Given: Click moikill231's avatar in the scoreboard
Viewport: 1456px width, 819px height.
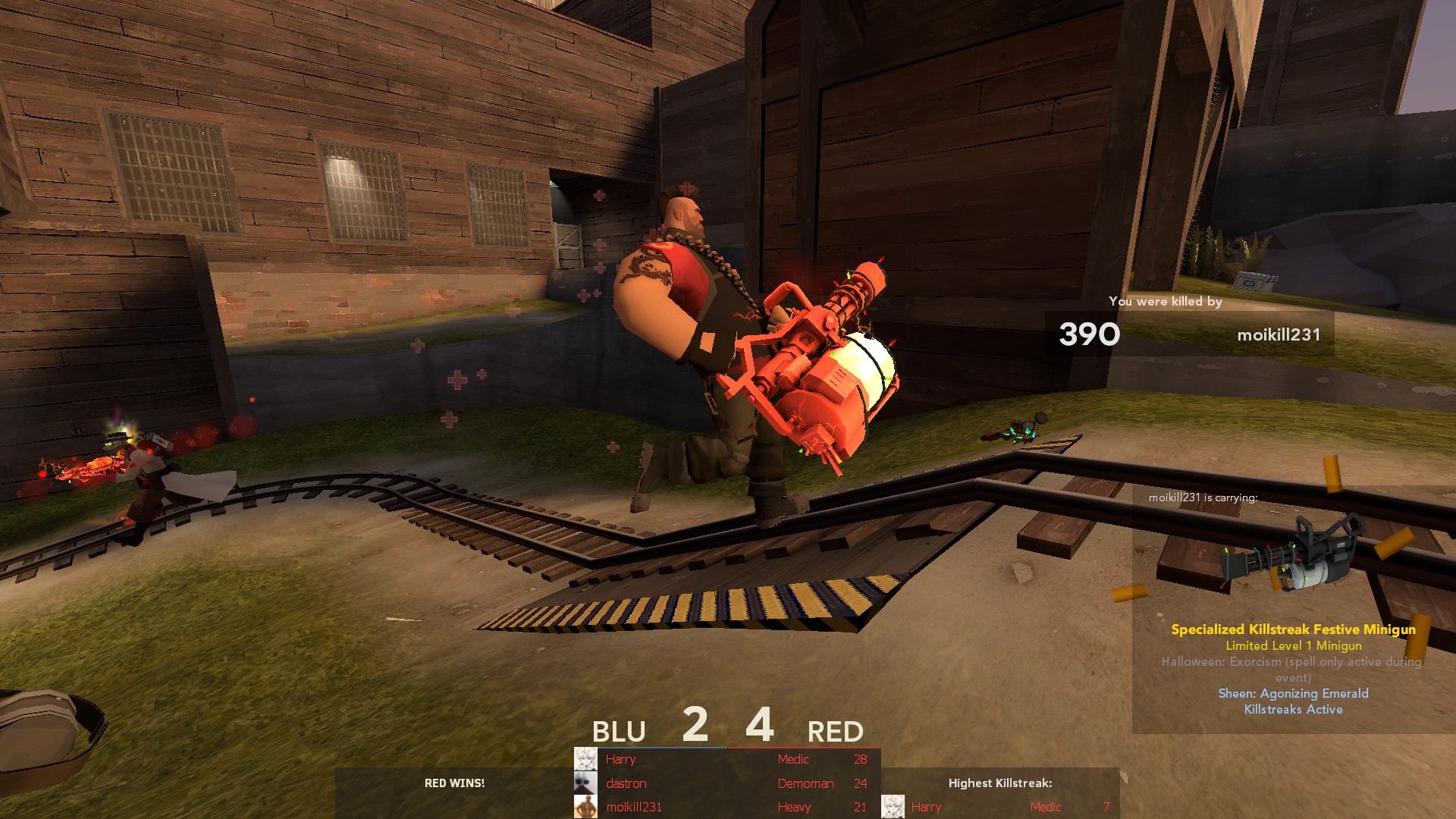Looking at the screenshot, I should 585,807.
